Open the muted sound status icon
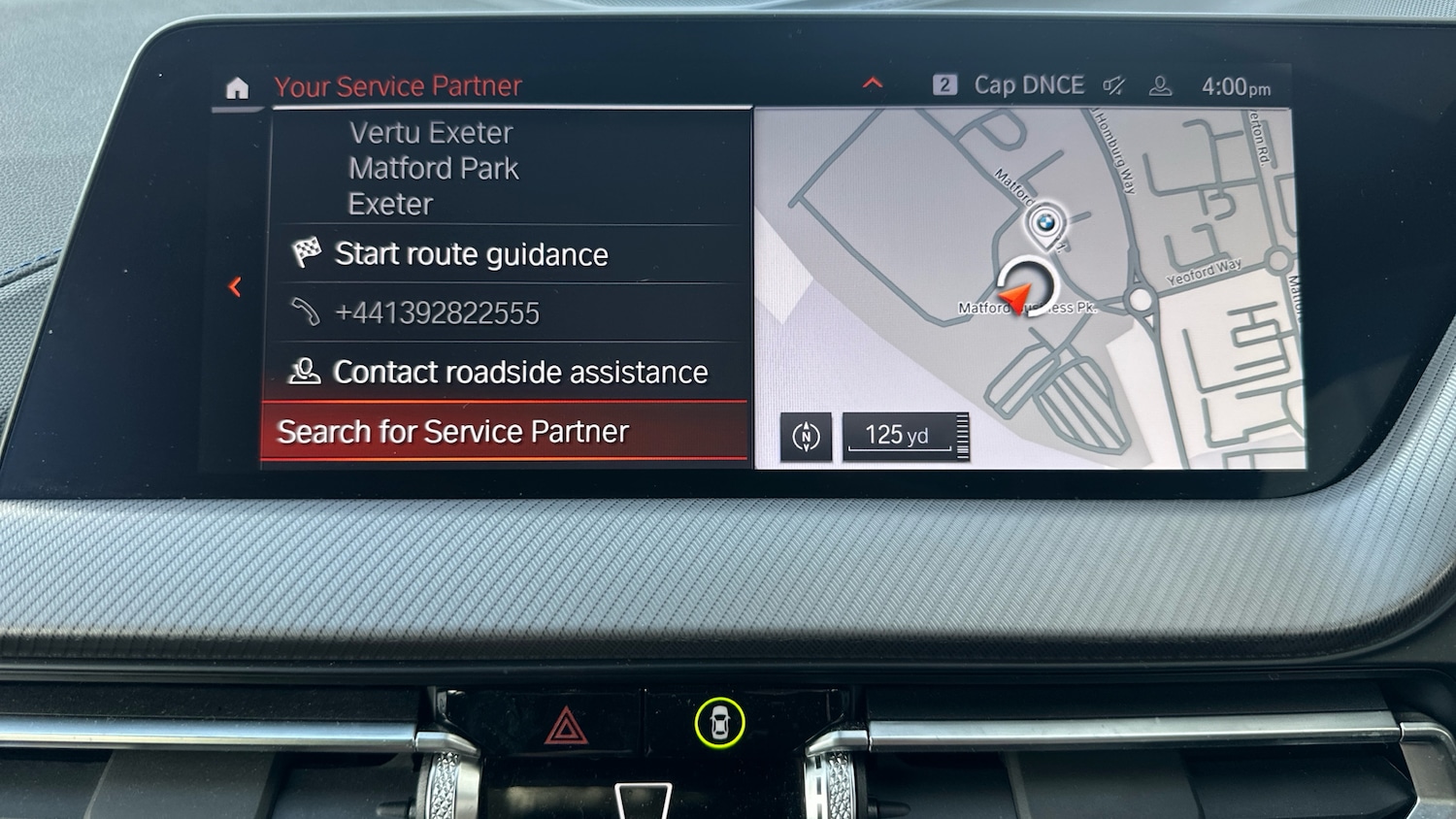This screenshot has height=819, width=1456. (1113, 86)
